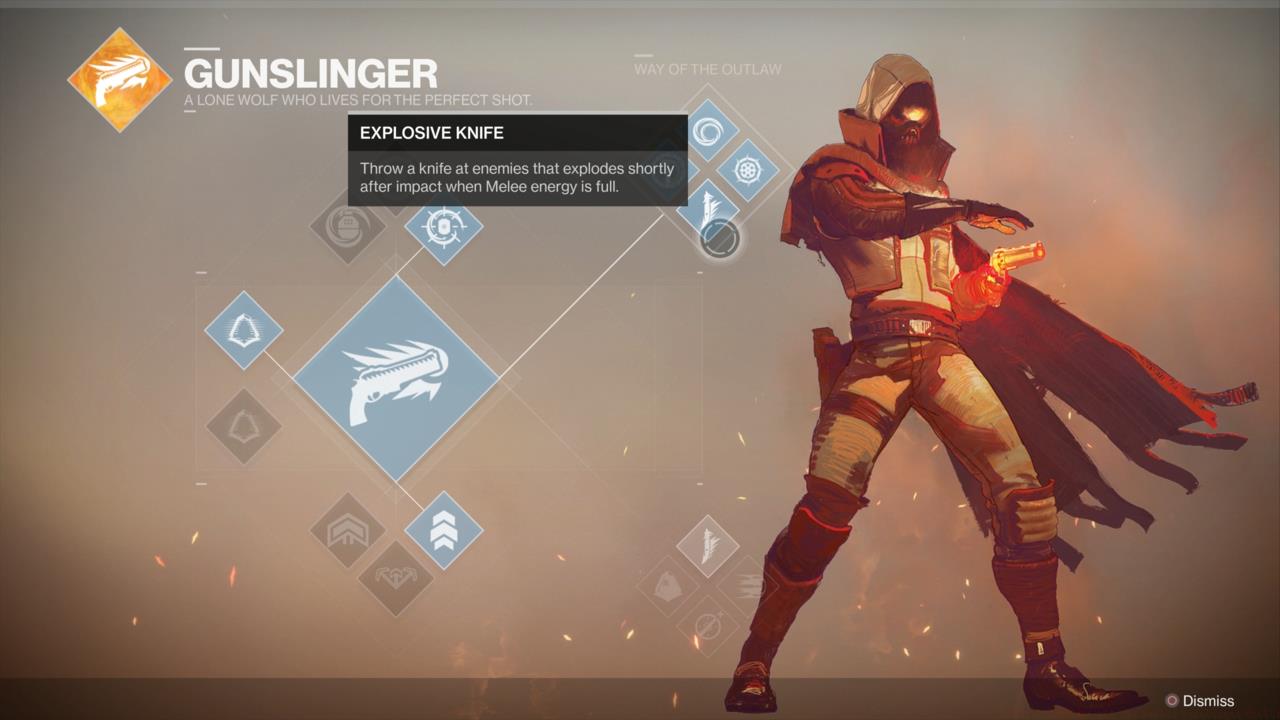Select the revolver-cylinder perk node

(747, 169)
